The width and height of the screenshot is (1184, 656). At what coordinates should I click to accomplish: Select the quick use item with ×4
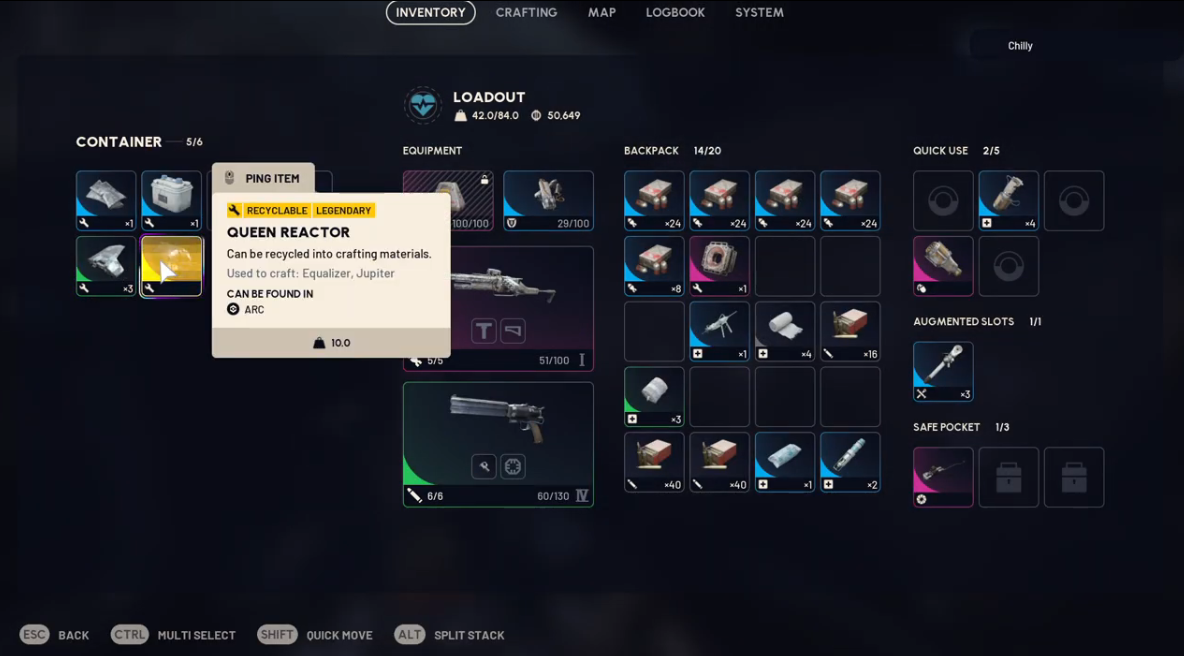click(x=1008, y=200)
